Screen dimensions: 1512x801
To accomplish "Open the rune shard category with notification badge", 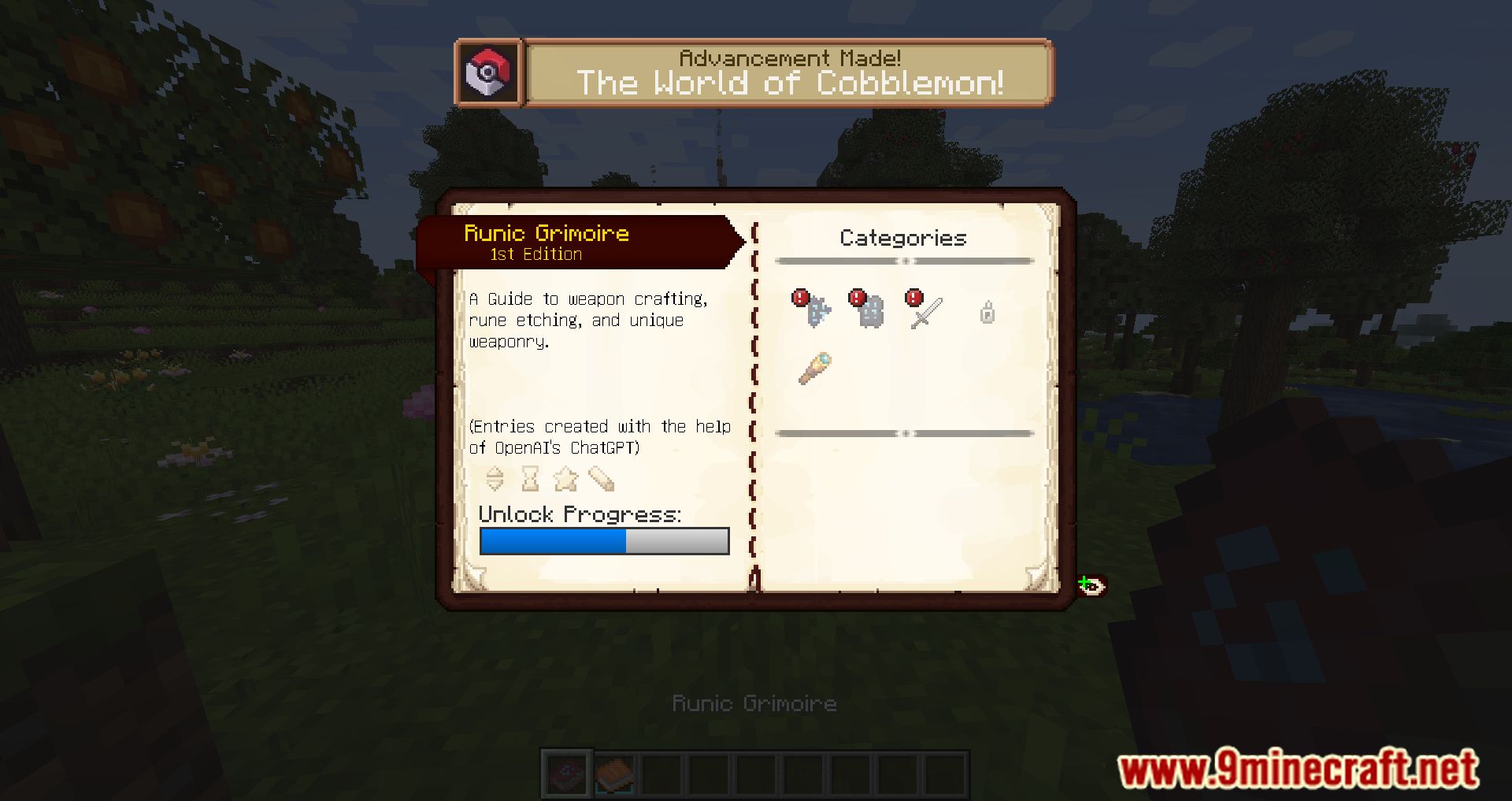I will click(x=815, y=311).
